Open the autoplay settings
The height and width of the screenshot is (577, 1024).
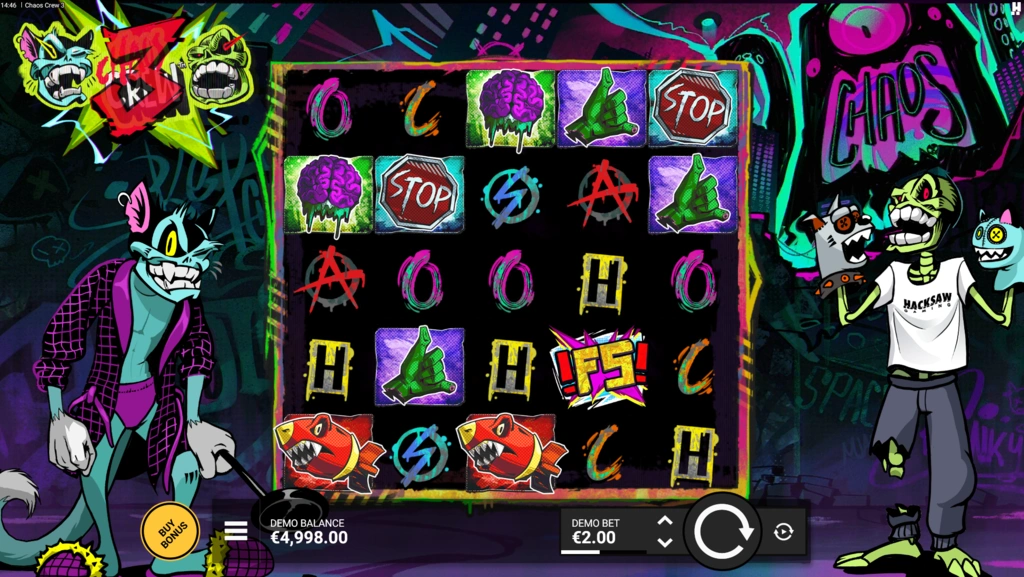point(784,532)
